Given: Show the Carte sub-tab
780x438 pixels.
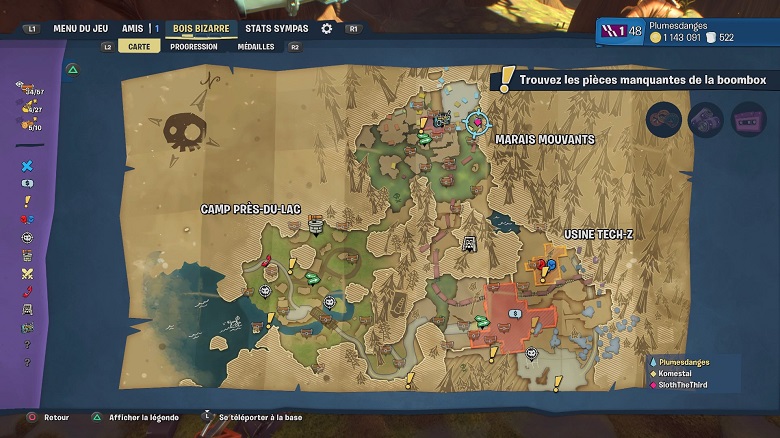Looking at the screenshot, I should (x=139, y=46).
